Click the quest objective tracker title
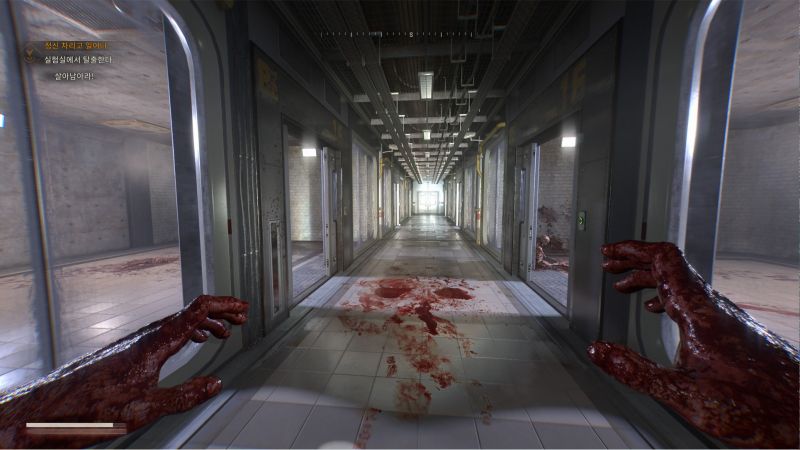800x450 pixels. pos(76,46)
